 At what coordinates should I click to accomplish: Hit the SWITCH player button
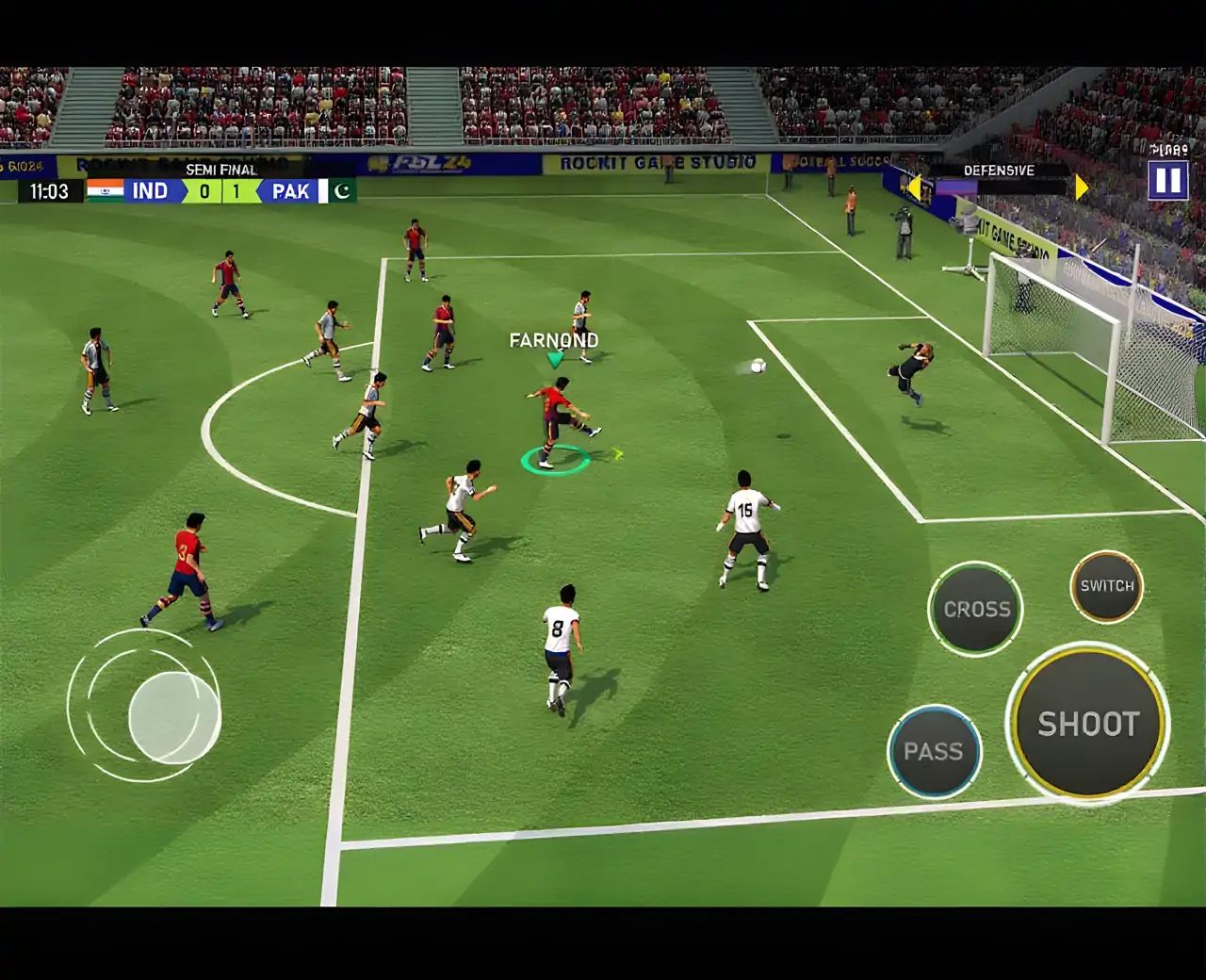[x=1107, y=586]
